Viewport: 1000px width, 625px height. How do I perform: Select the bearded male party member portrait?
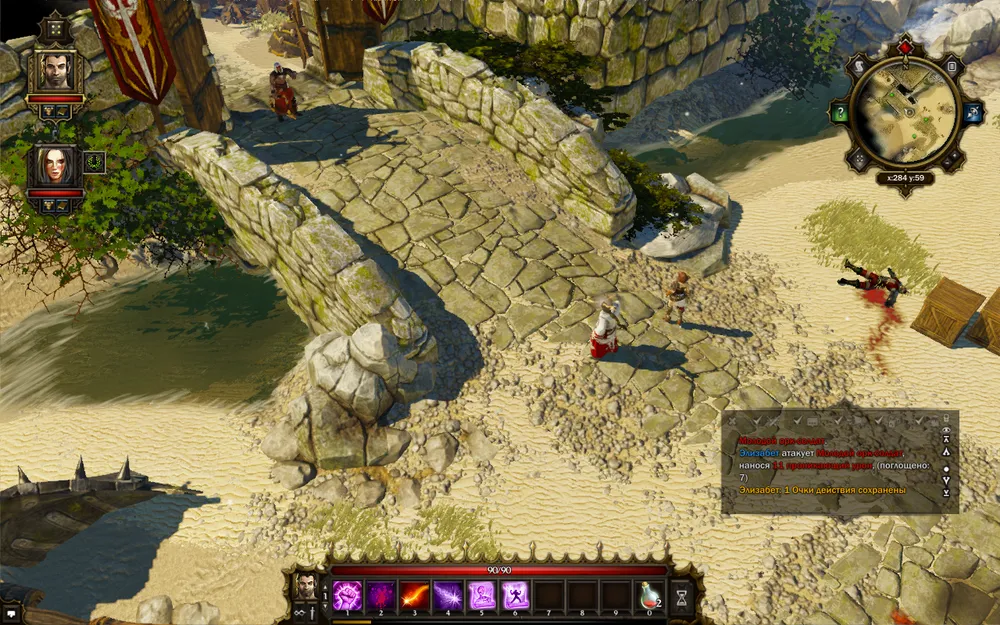tap(55, 71)
